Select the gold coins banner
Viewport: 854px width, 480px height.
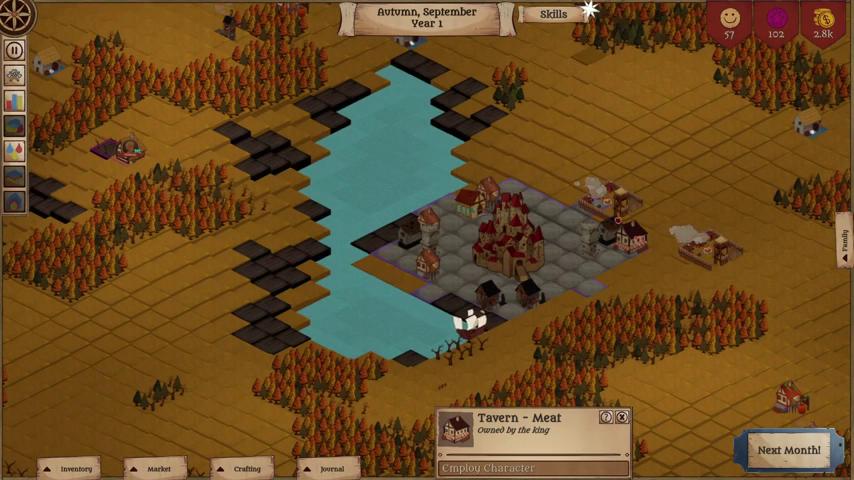point(822,22)
